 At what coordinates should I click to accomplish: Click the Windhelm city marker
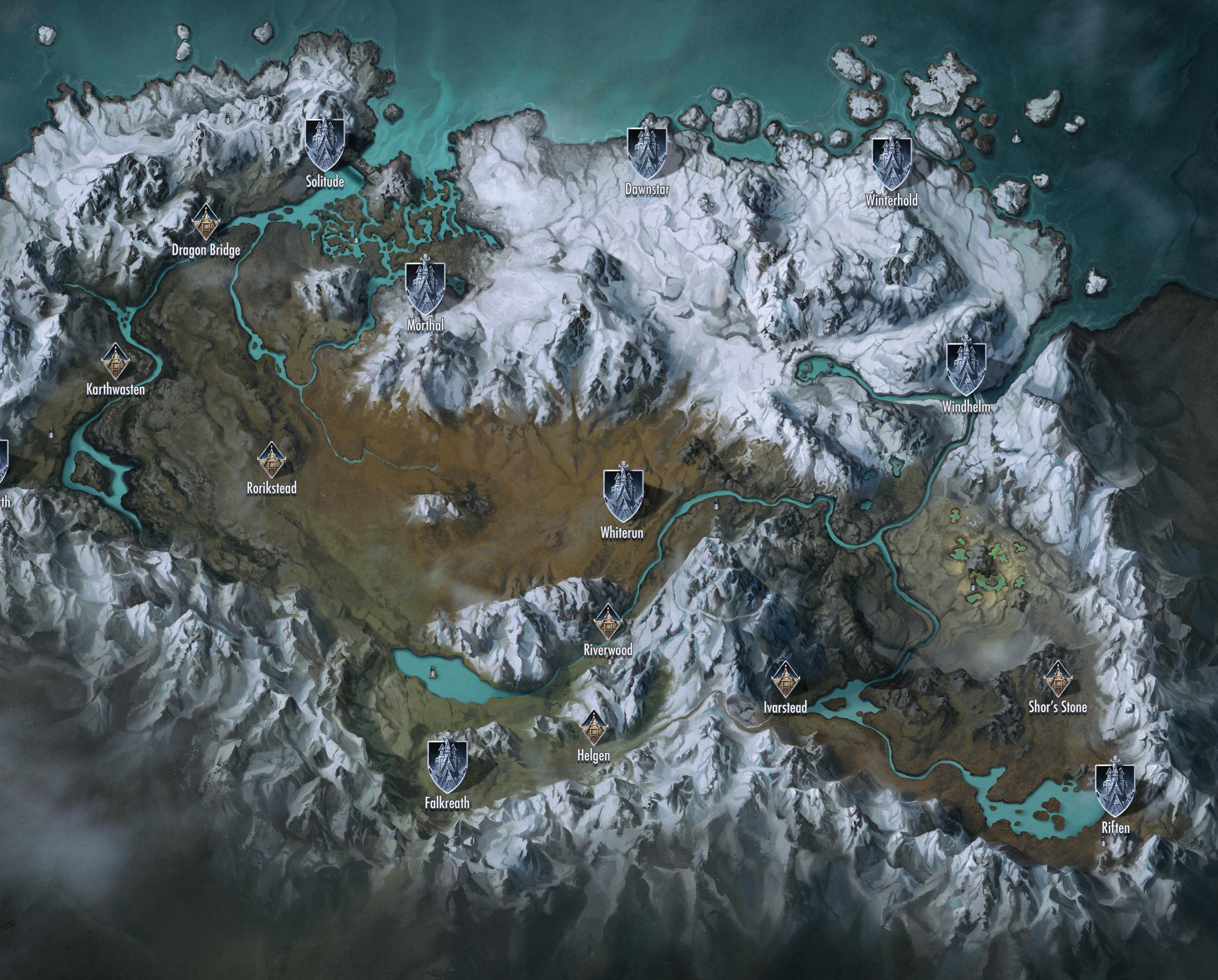coord(967,367)
